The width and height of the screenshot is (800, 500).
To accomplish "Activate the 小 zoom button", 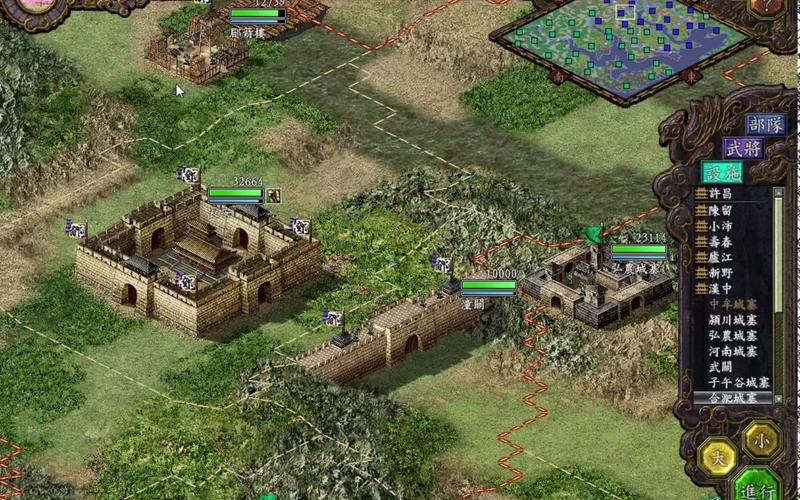I will click(762, 437).
